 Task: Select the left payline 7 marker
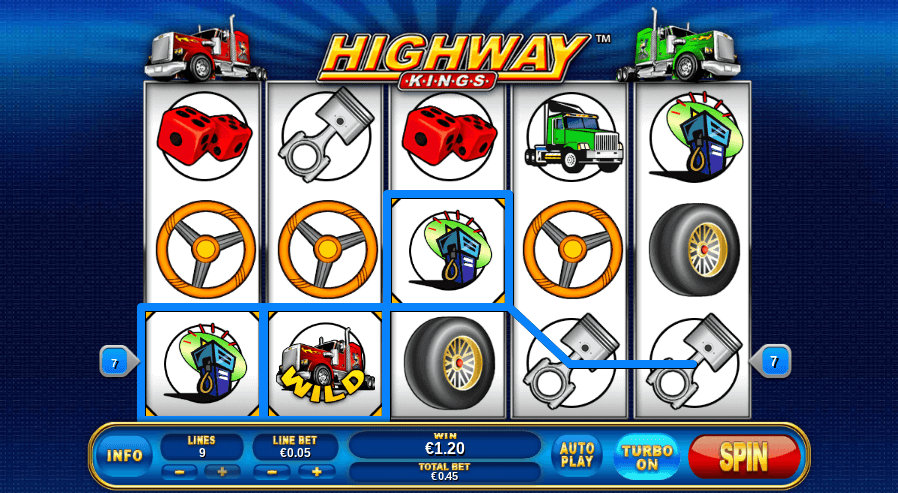click(x=115, y=362)
